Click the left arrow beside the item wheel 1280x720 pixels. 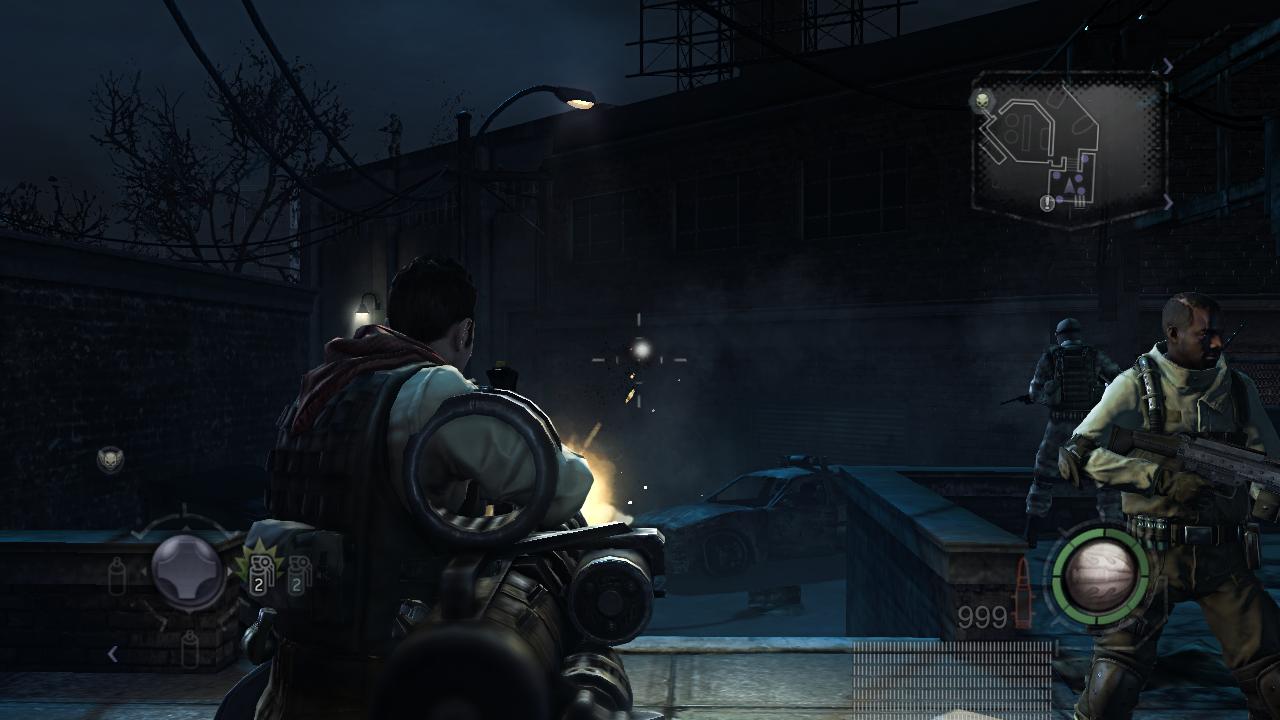click(x=113, y=654)
